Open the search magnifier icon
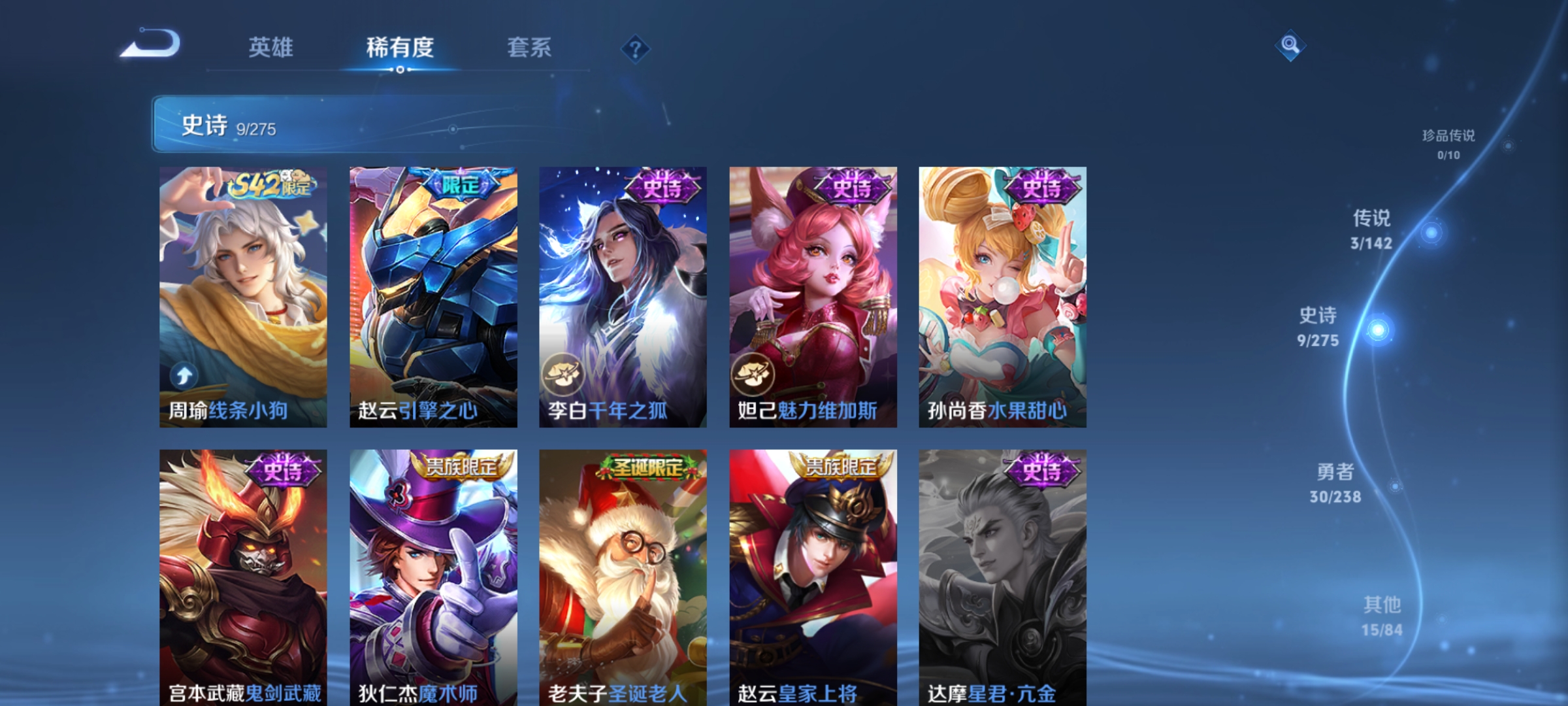This screenshot has height=706, width=1568. click(x=1290, y=47)
